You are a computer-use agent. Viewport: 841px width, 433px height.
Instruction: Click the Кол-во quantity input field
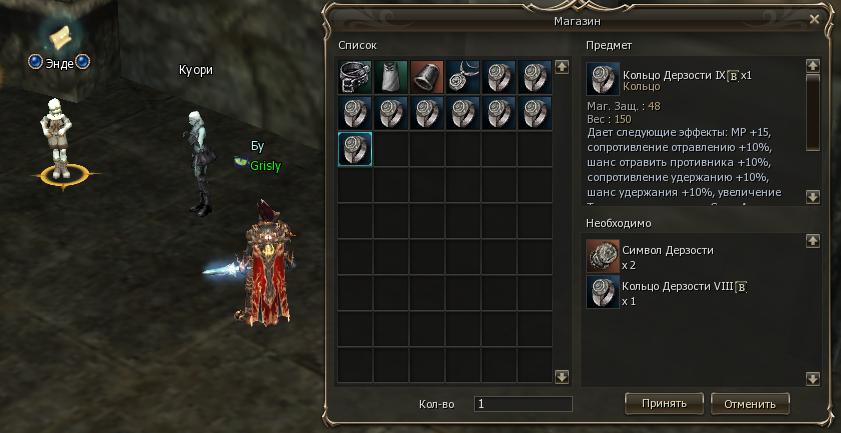coord(522,404)
